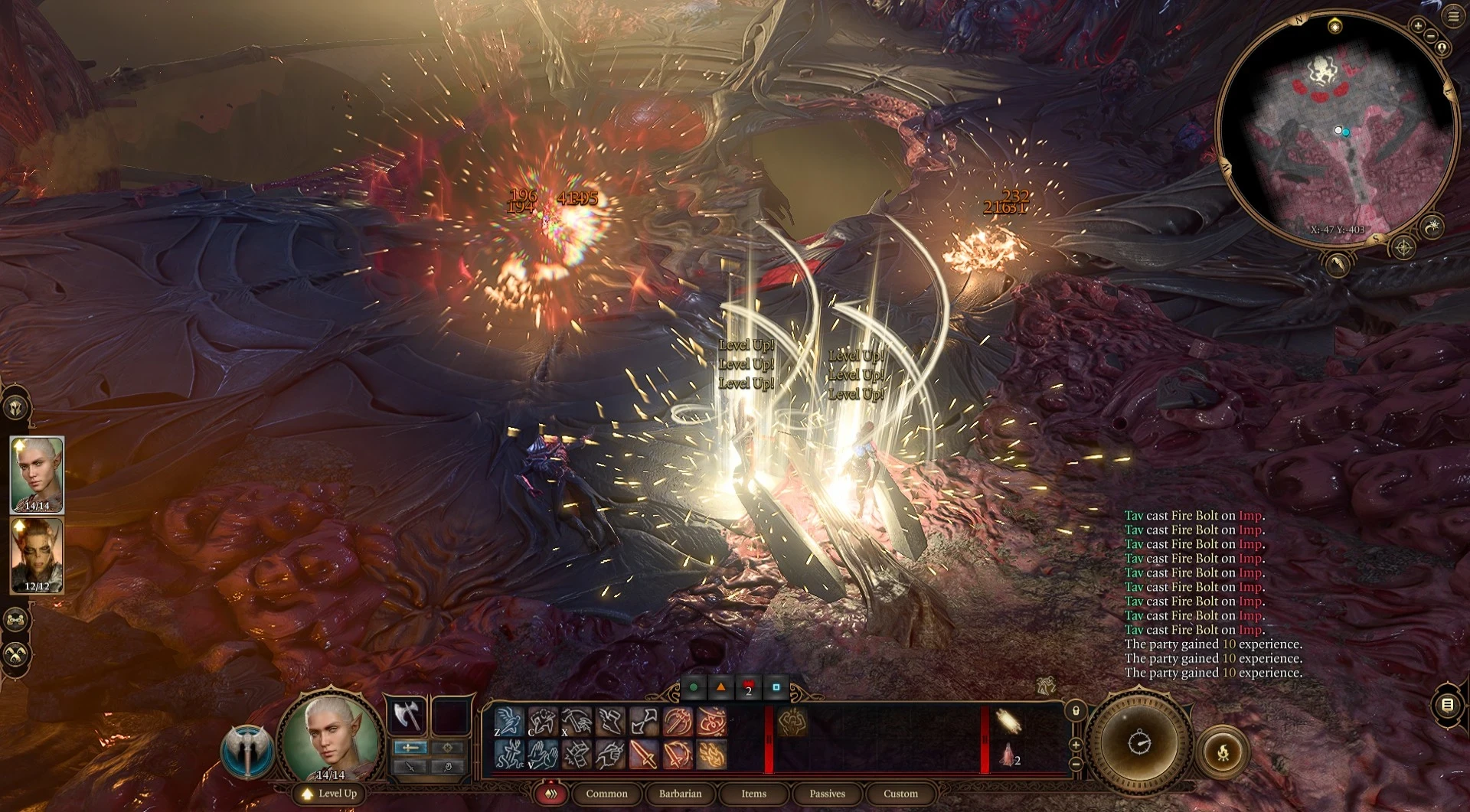The height and width of the screenshot is (812, 1470).
Task: Open the combat log panel button
Action: tap(1447, 705)
